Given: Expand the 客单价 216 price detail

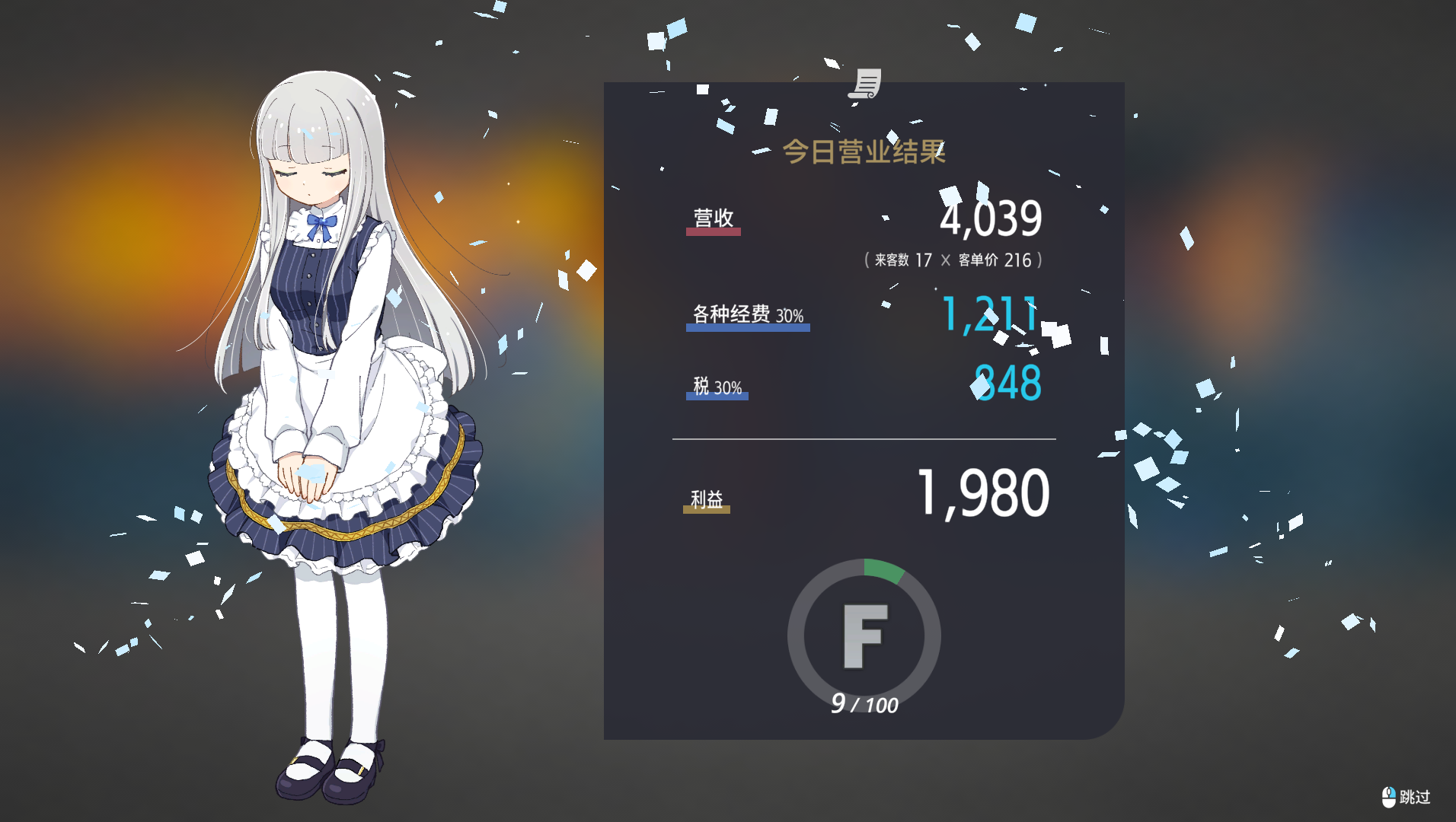Looking at the screenshot, I should click(994, 260).
